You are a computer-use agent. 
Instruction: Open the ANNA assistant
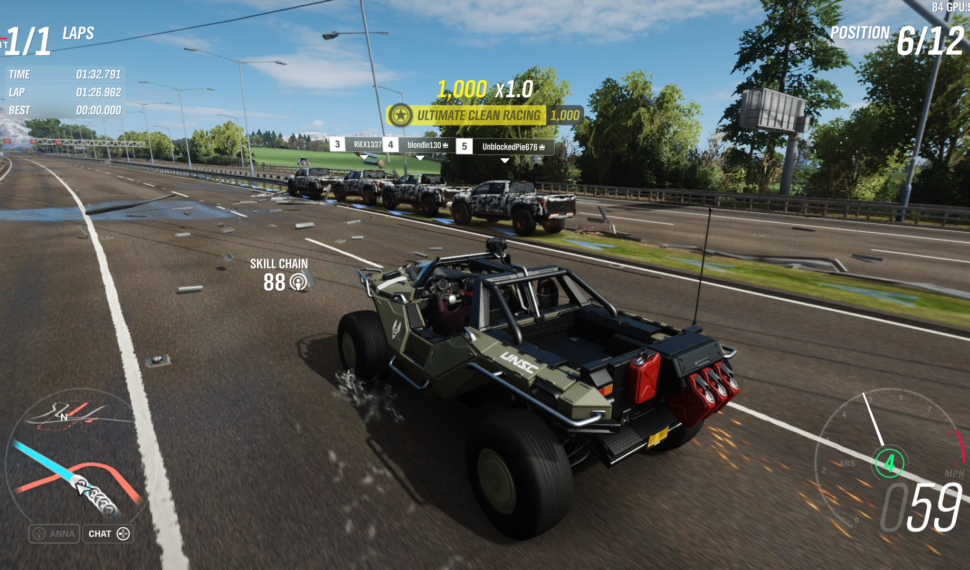[54, 534]
